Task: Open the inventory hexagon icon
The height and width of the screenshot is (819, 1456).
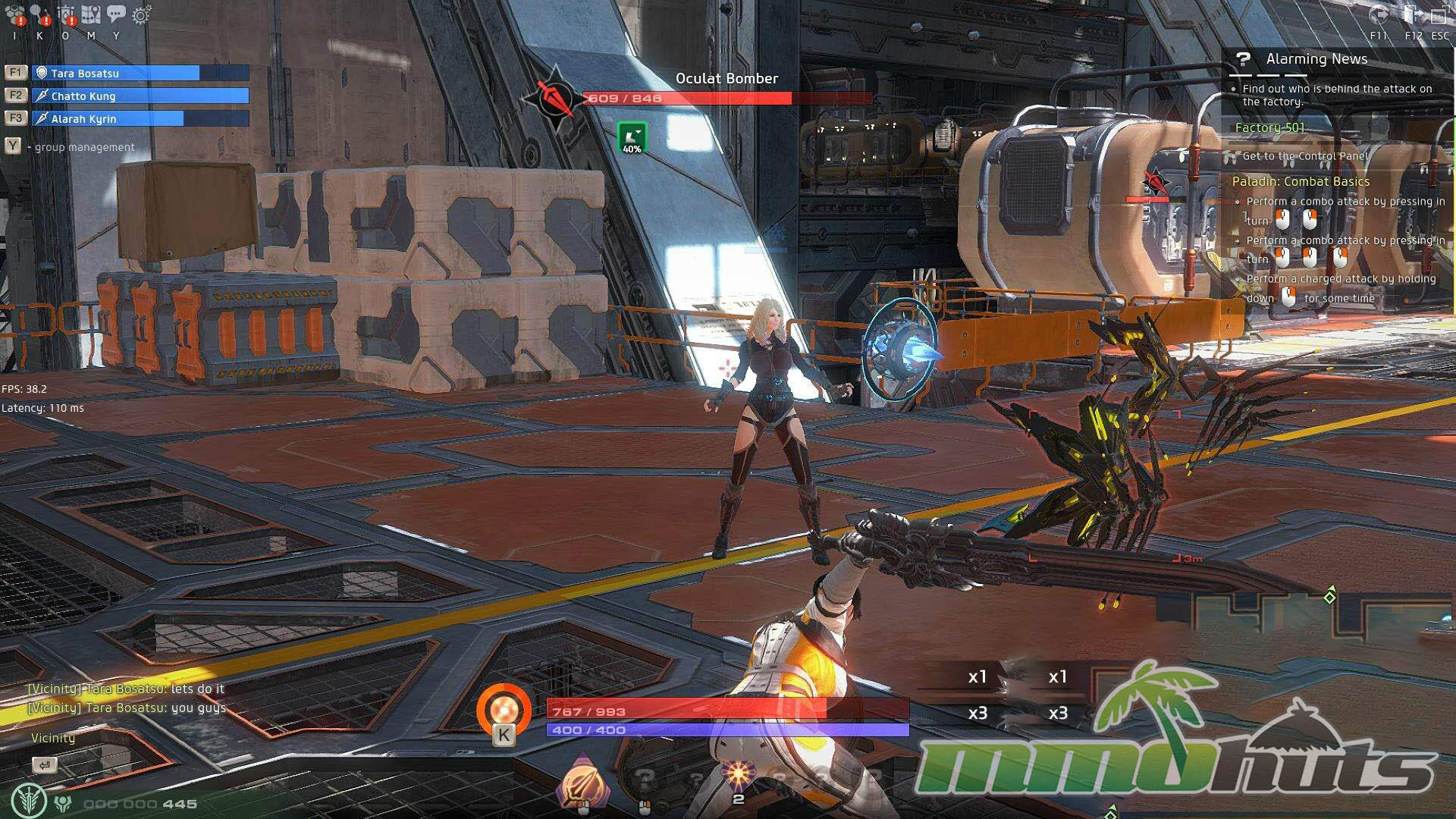Action: (15, 14)
